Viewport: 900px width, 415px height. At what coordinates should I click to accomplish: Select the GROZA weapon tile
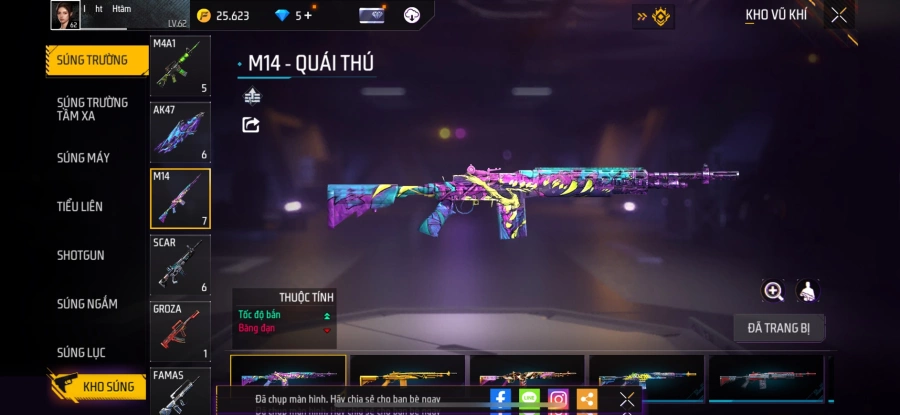180,331
